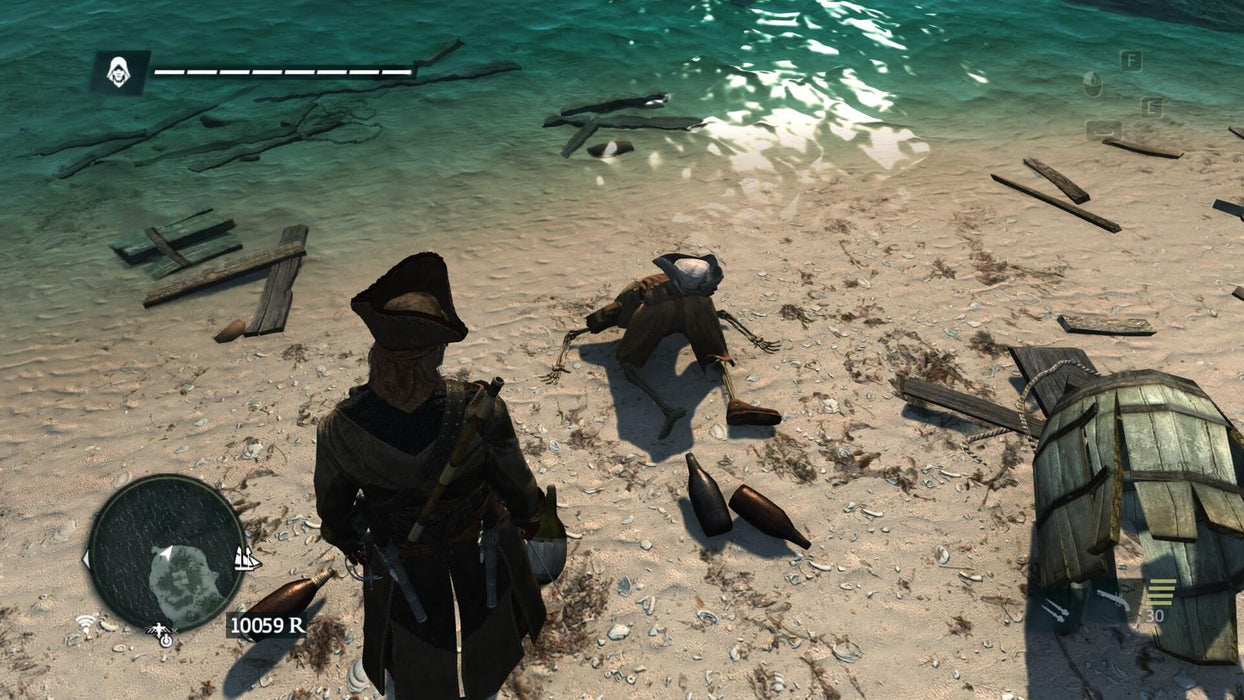
Task: Select the ship marker beside the minimap
Action: [x=246, y=558]
